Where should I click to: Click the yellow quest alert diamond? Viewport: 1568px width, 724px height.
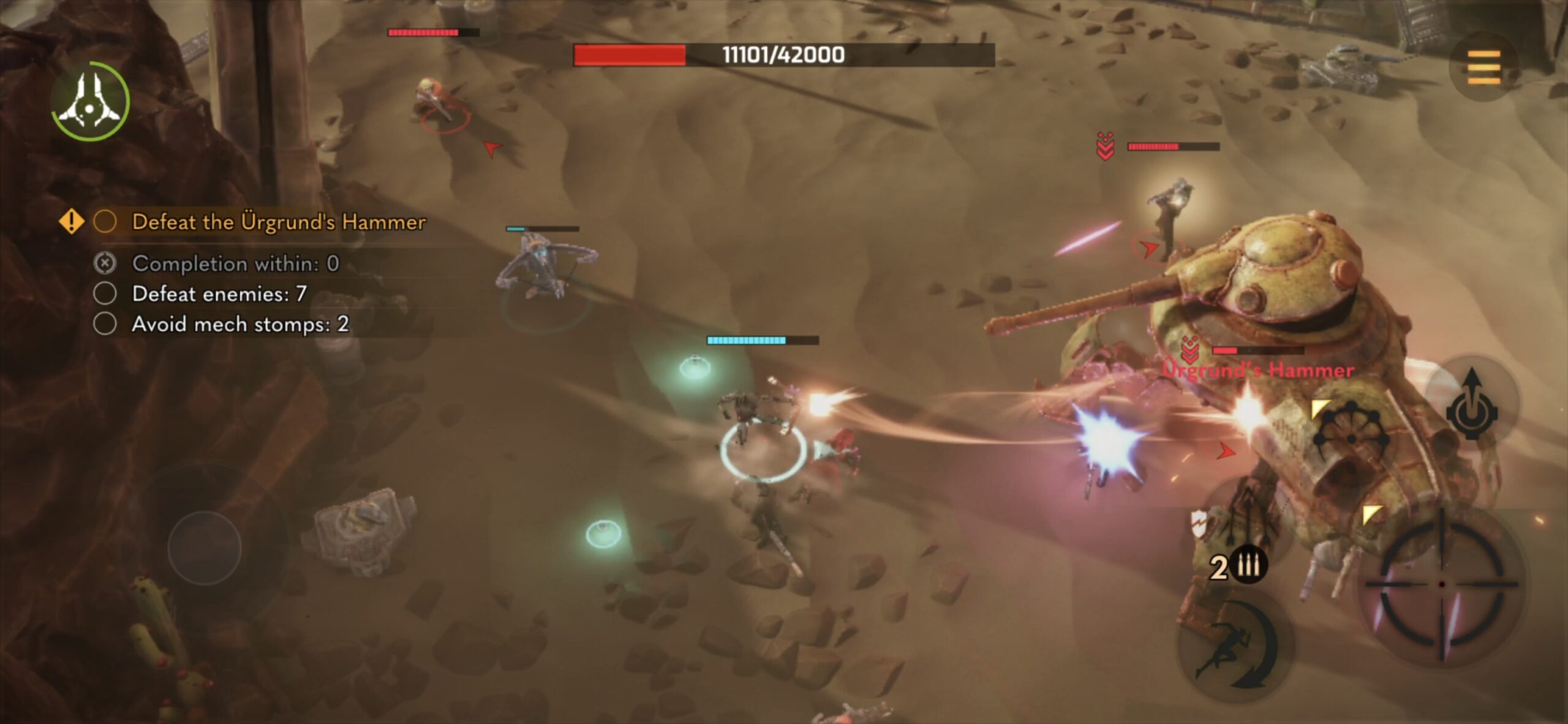(x=71, y=221)
